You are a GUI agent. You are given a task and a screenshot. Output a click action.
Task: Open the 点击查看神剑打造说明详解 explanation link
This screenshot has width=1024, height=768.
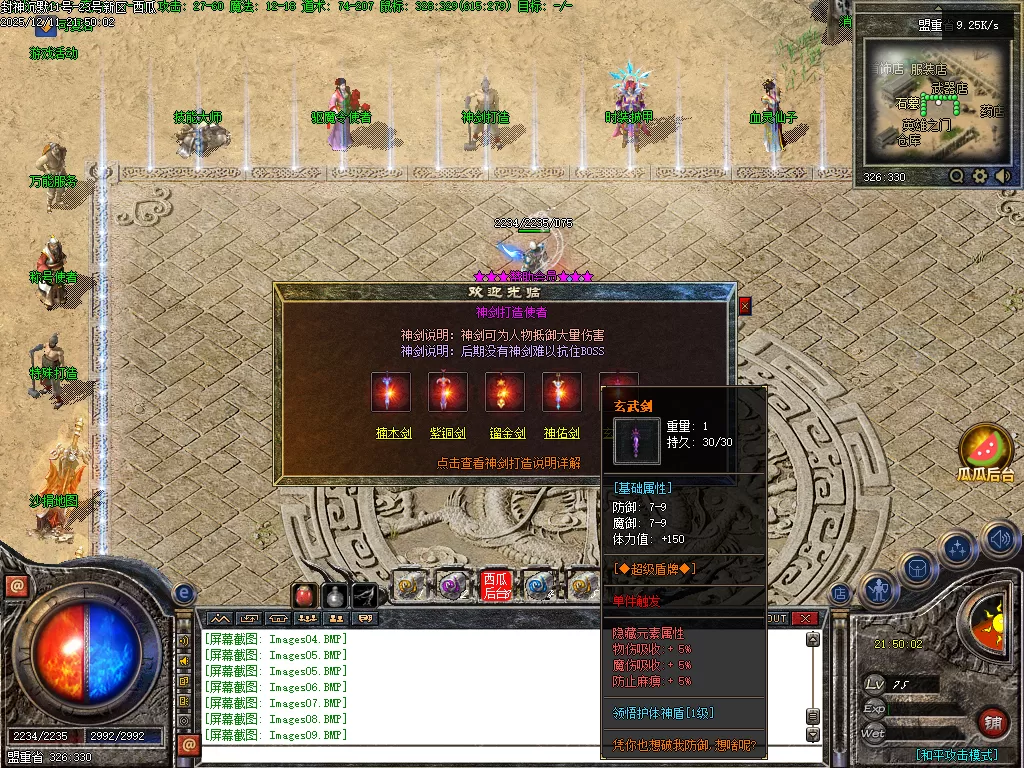(508, 463)
